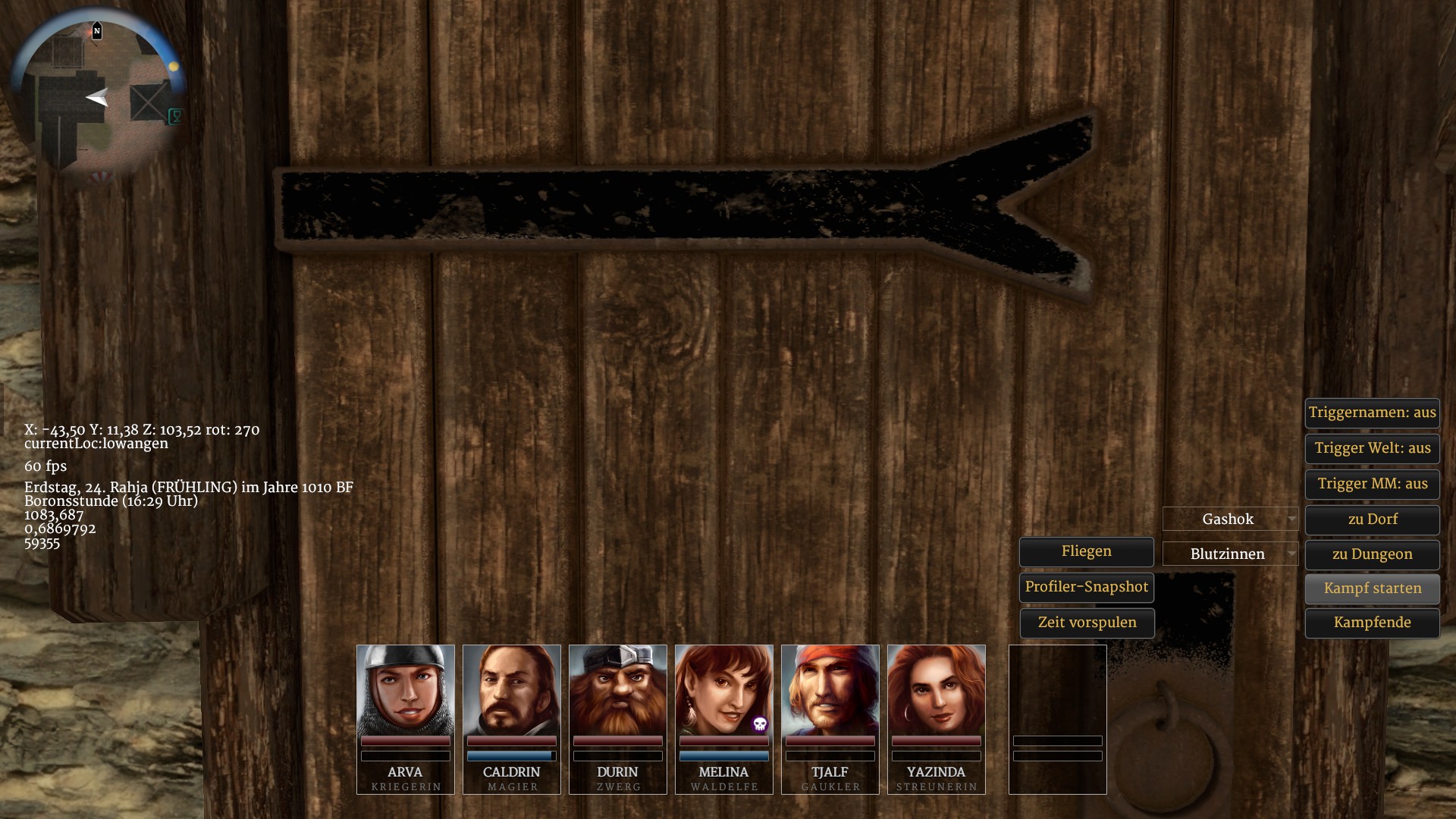Click the zu Dorf teleport button
Image resolution: width=1456 pixels, height=819 pixels.
[1372, 519]
